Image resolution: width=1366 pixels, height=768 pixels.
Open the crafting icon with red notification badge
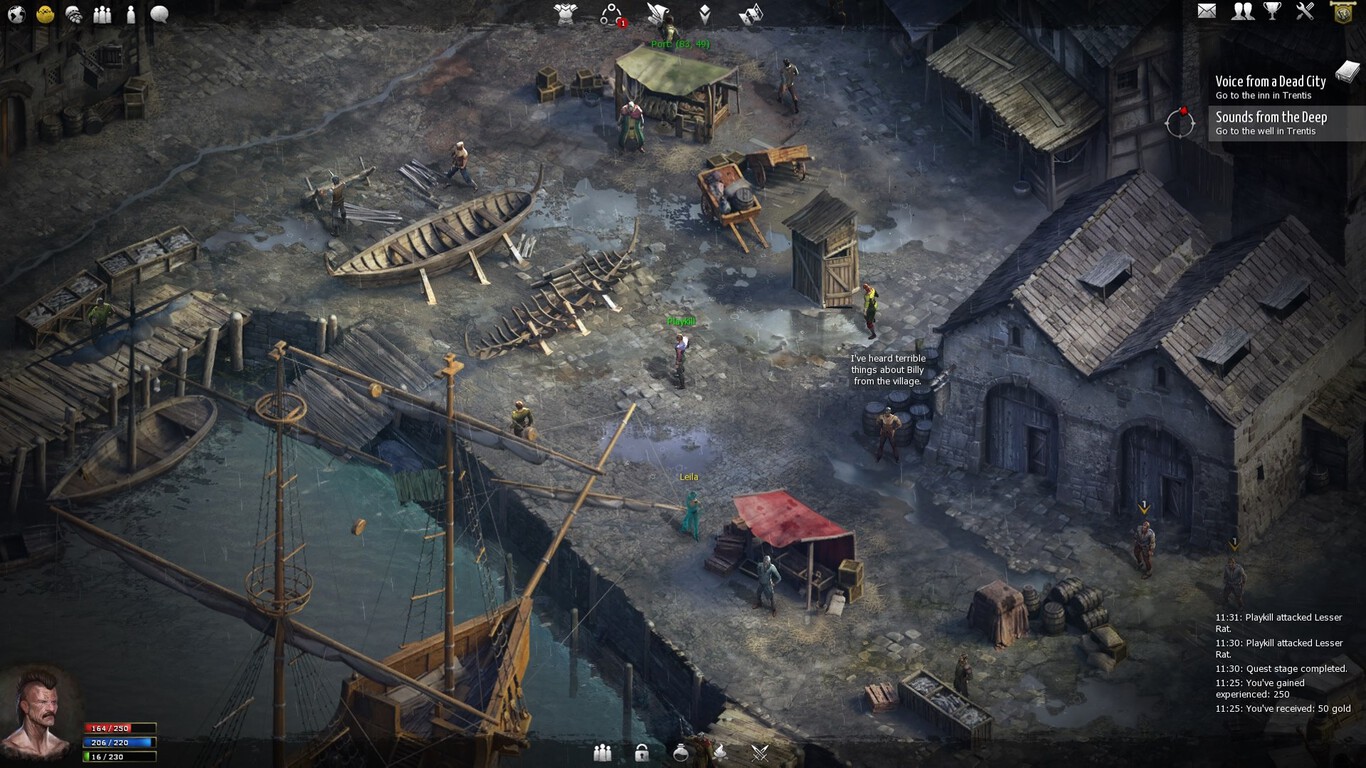coord(608,13)
